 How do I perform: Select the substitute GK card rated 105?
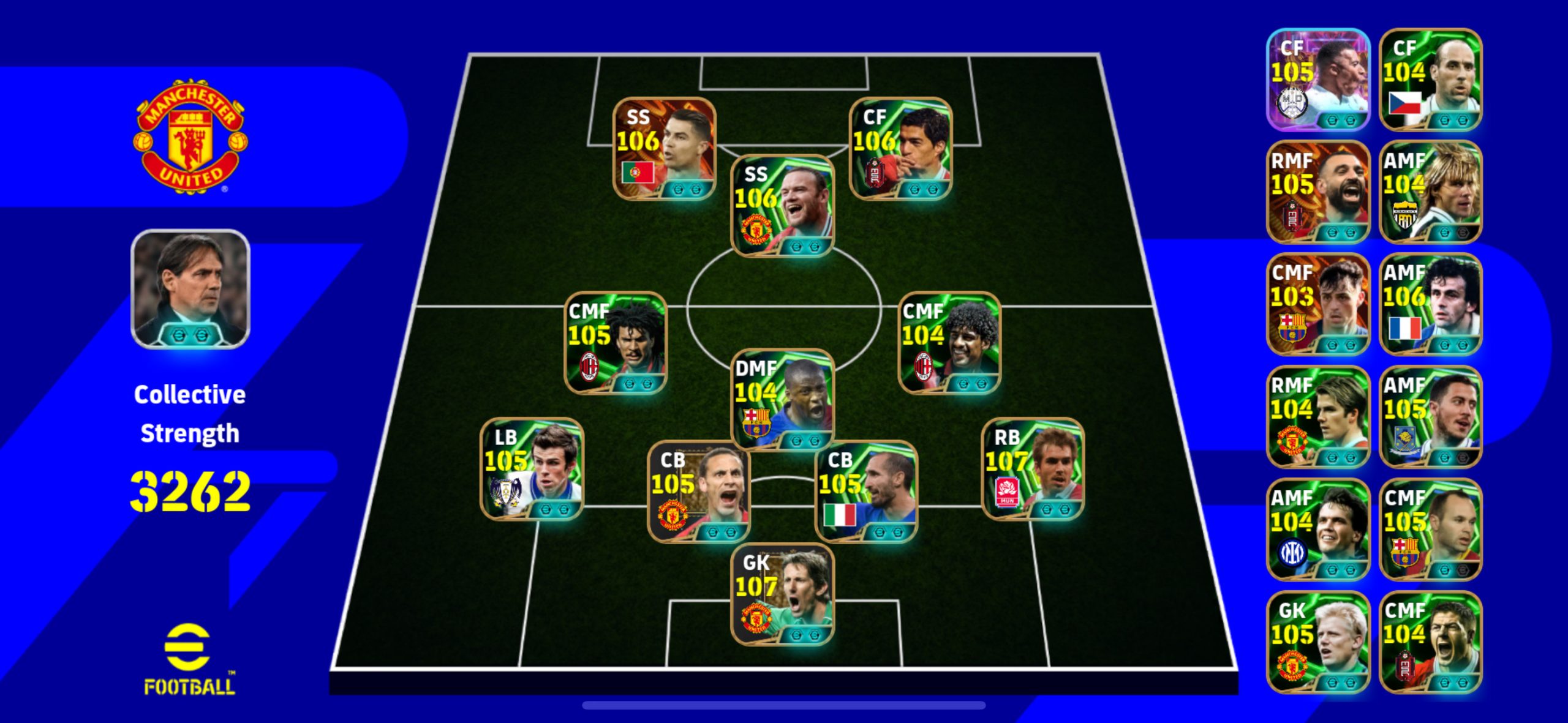click(x=1317, y=642)
